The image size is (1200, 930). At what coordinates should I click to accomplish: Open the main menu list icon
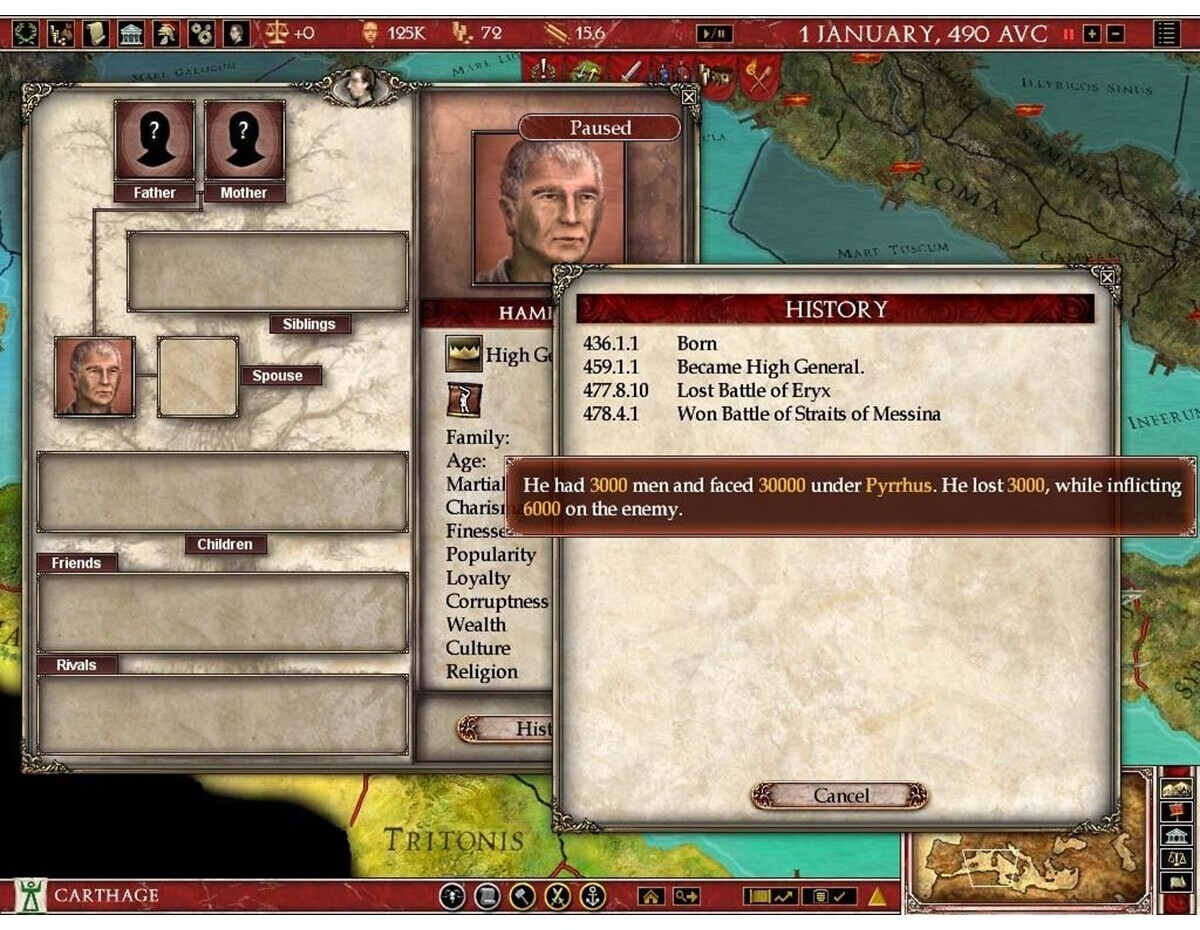point(1166,34)
